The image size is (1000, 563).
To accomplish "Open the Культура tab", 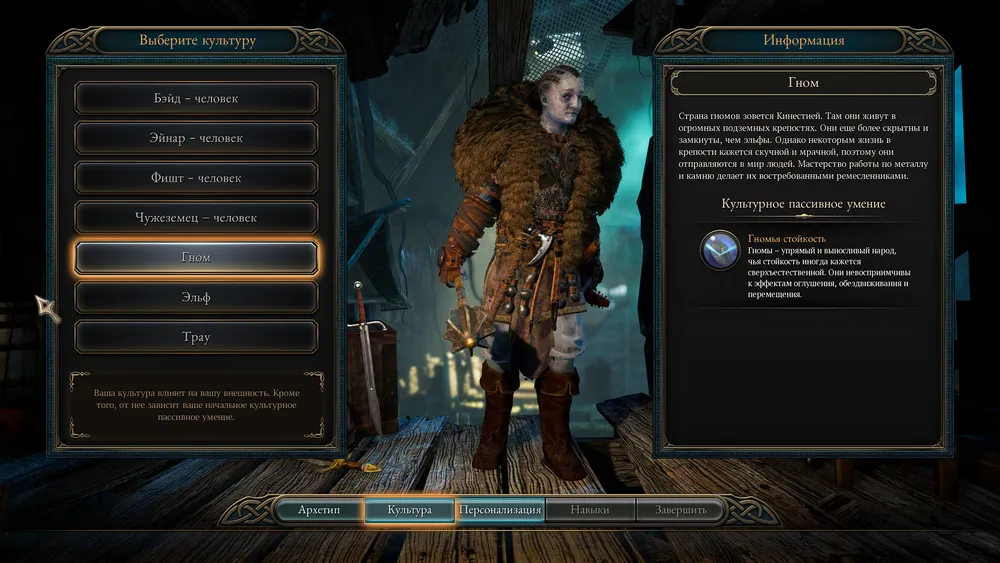I will click(x=410, y=510).
